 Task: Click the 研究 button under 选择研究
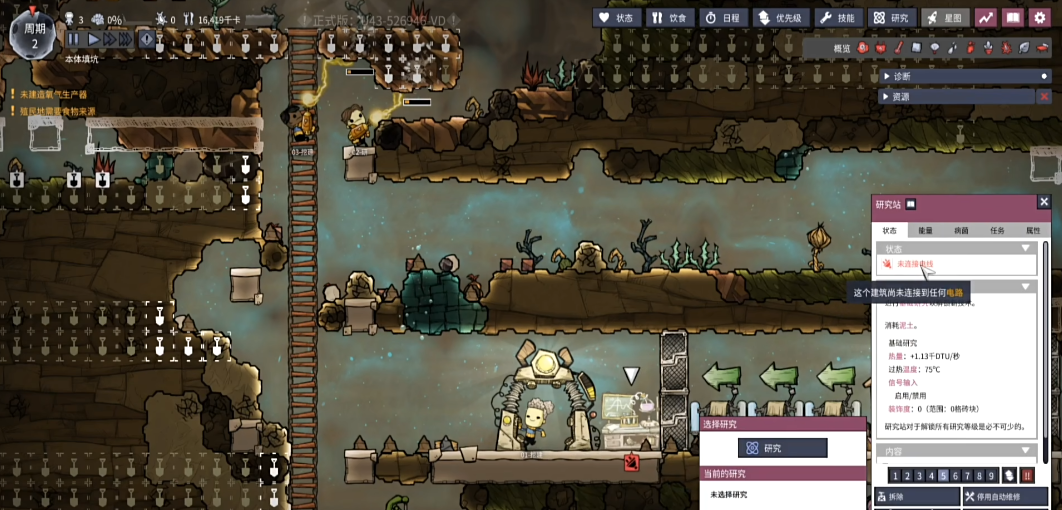pyautogui.click(x=782, y=448)
